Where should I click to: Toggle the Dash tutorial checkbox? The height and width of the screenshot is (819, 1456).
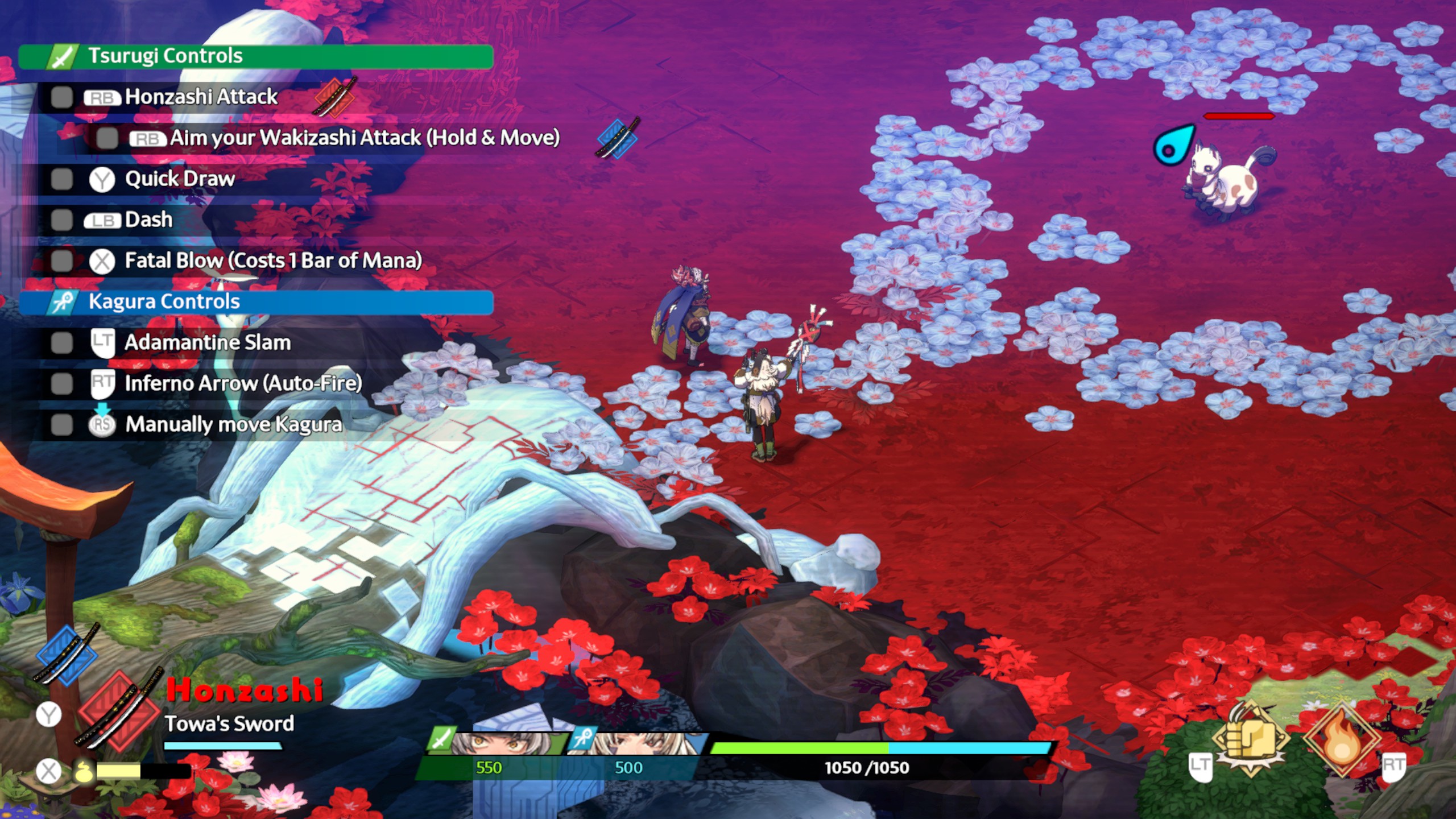tap(61, 220)
